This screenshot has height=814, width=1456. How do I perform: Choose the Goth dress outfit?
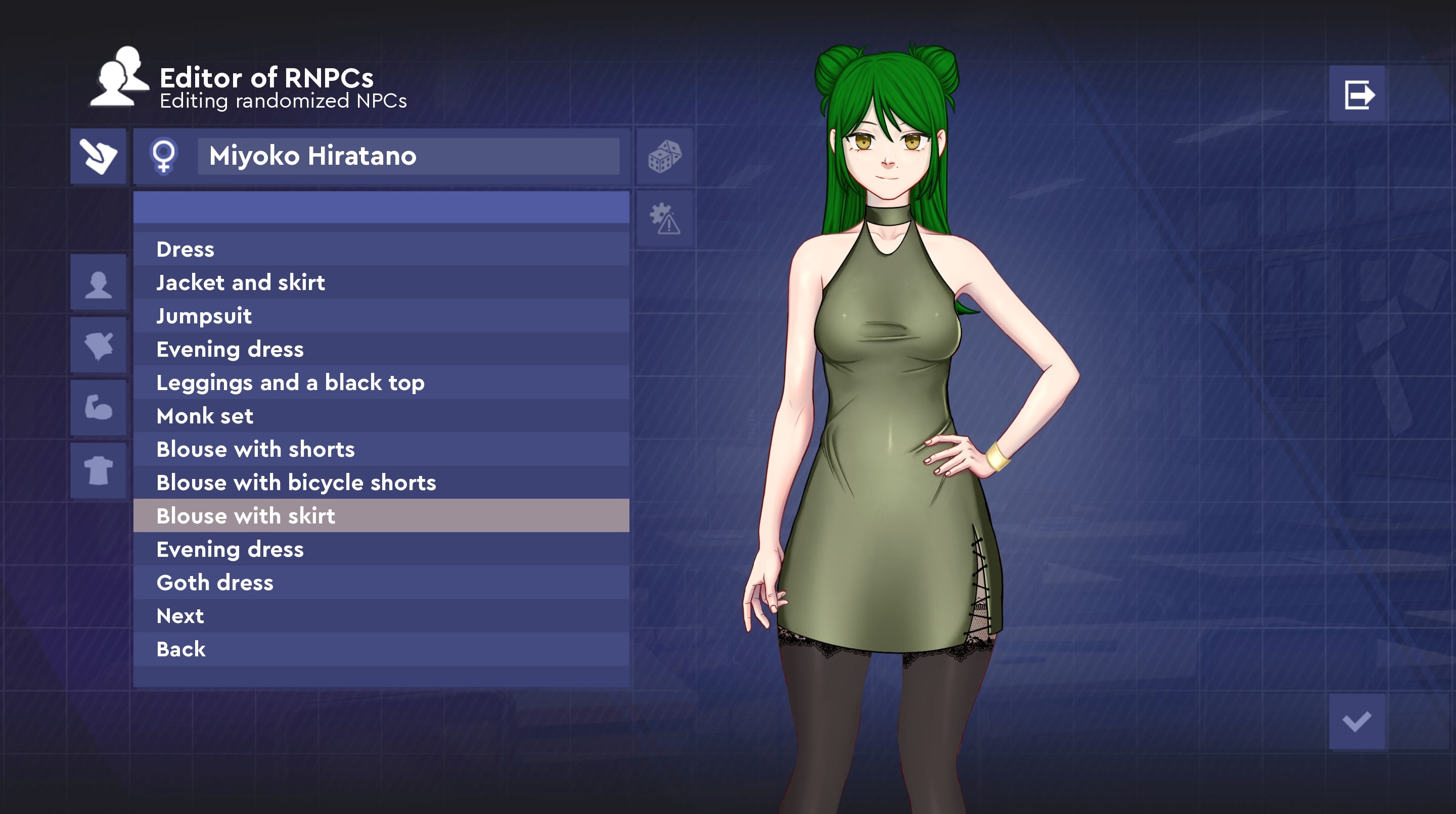pos(381,583)
